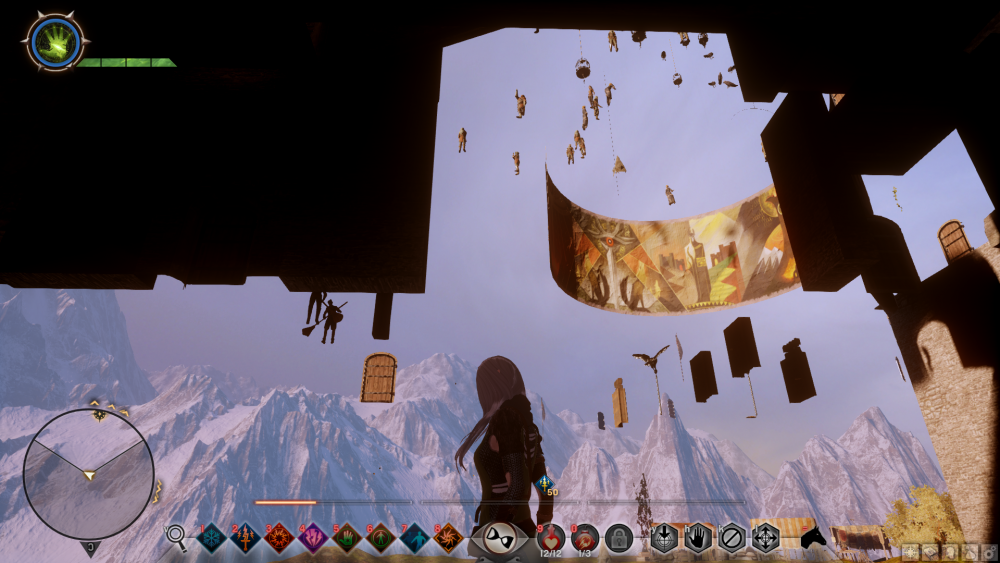Cast the lightning staff ability in slot 2
Screen dimensions: 1000x563
pyautogui.click(x=246, y=538)
